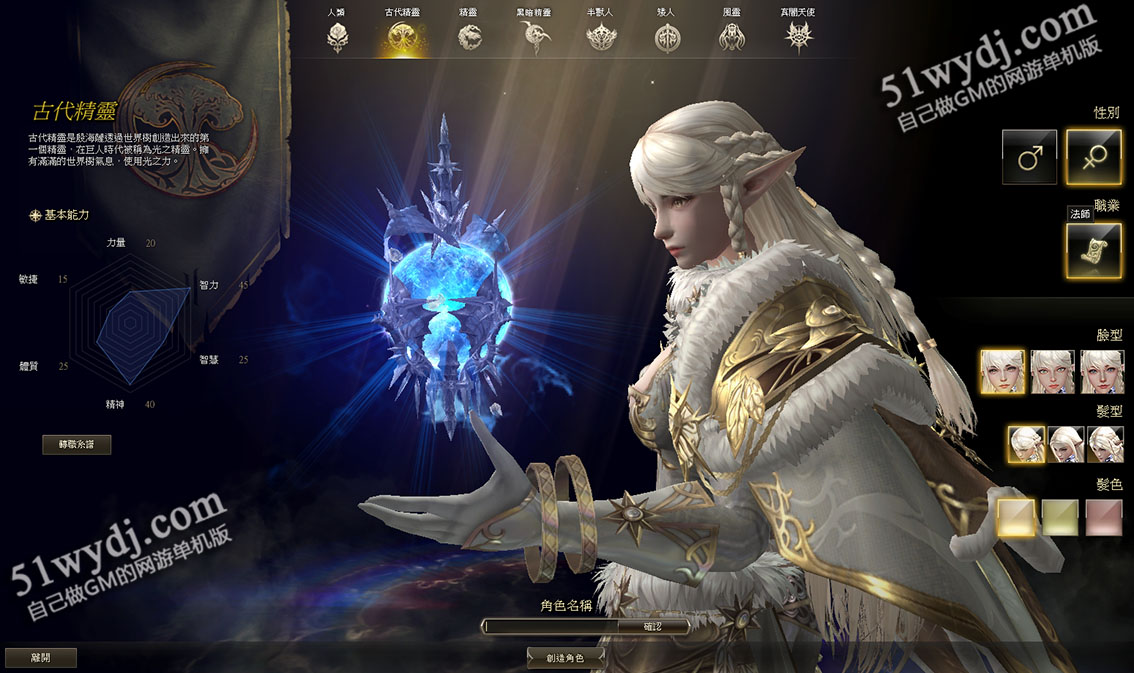
Task: Choose the 風靈 race emblem
Action: coord(732,37)
